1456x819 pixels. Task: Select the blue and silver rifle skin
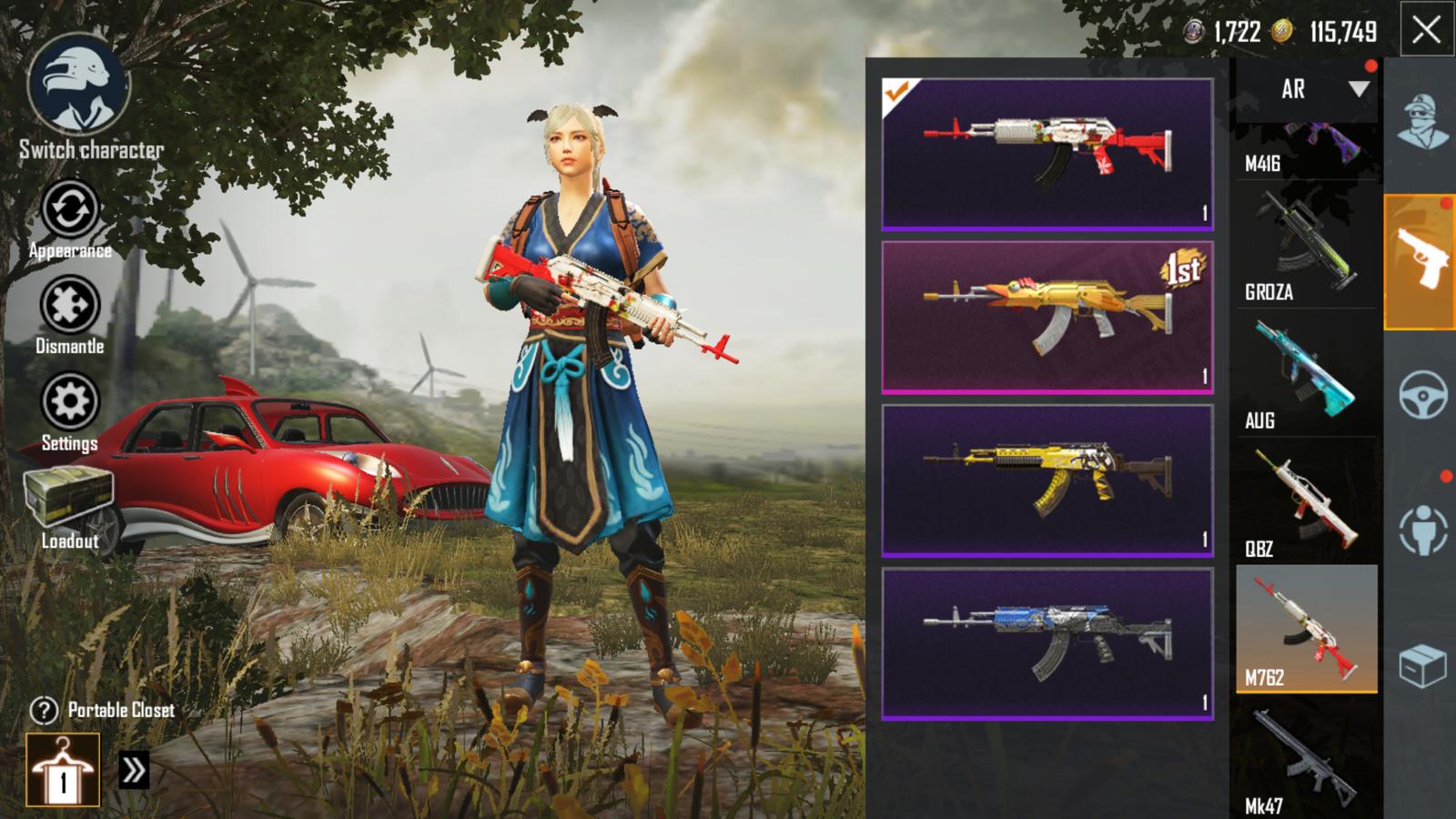[x=1046, y=643]
